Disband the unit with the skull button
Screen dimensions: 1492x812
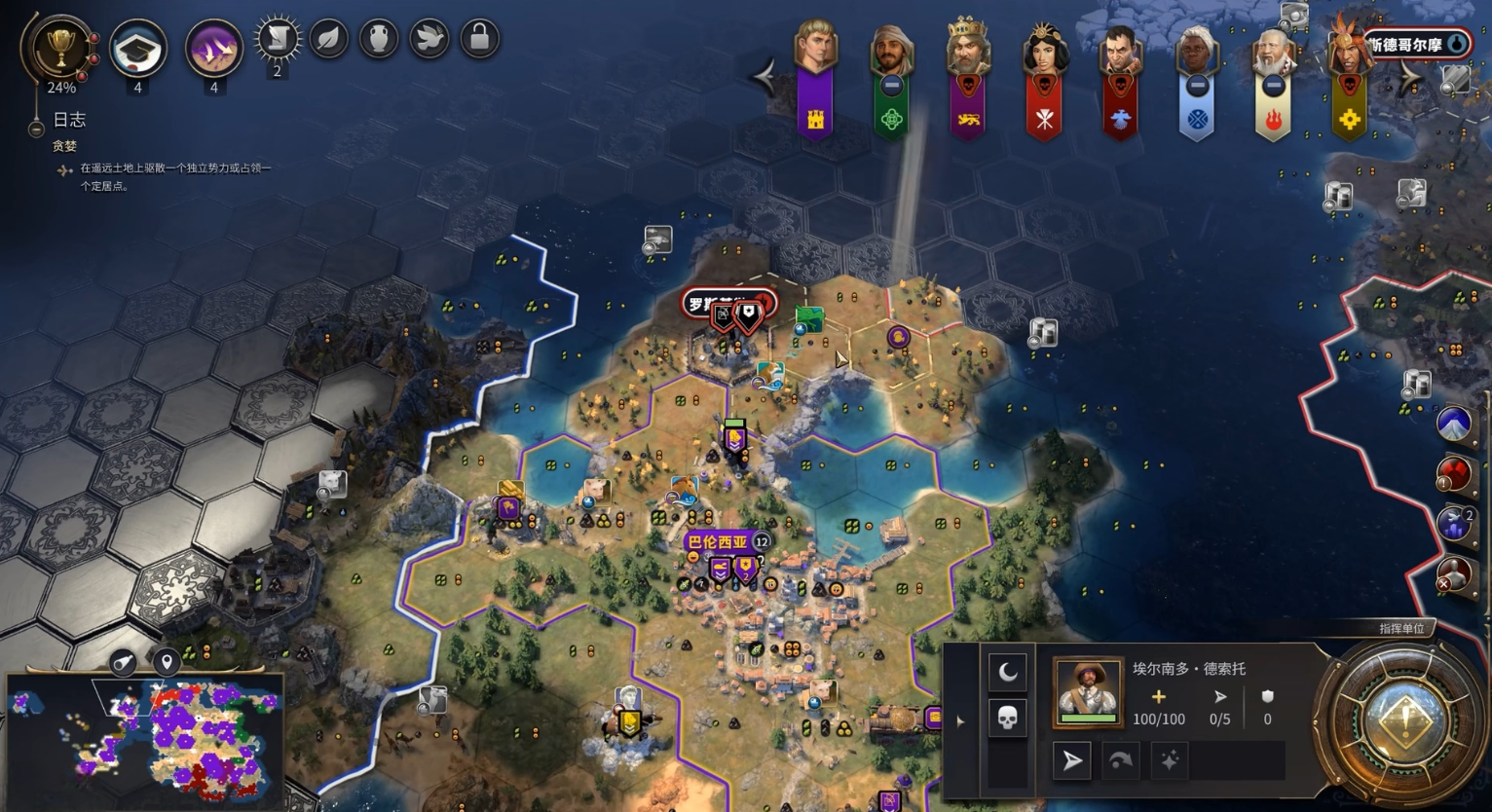click(1008, 719)
